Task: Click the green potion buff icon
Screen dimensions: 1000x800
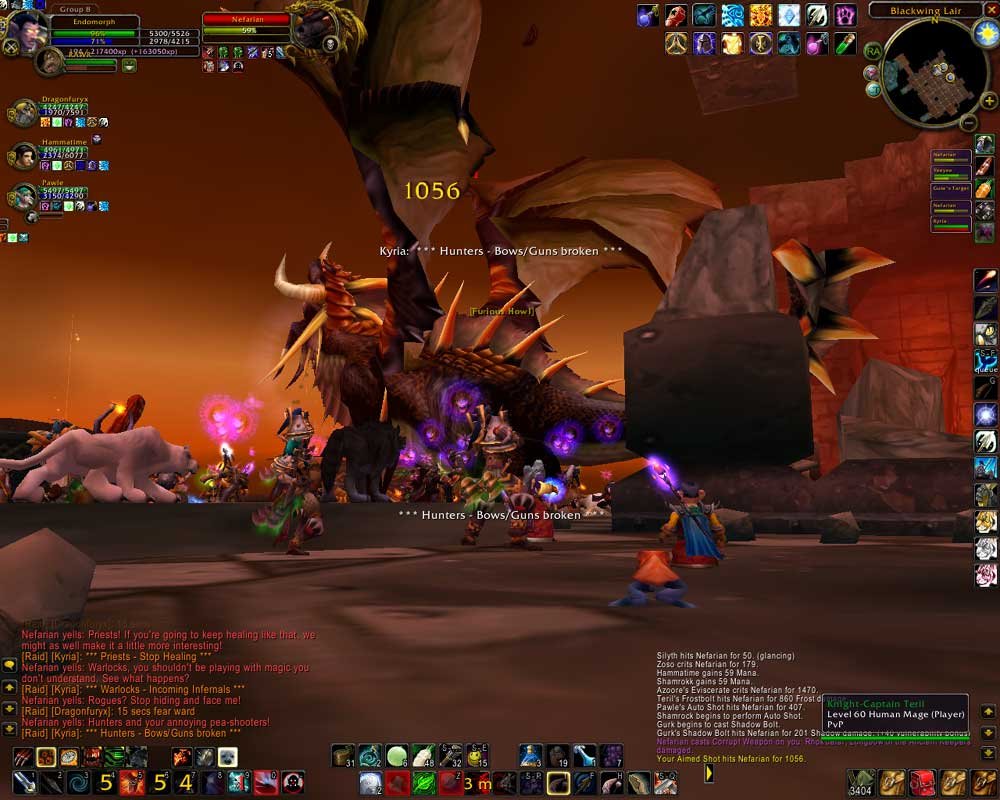Action: point(846,43)
